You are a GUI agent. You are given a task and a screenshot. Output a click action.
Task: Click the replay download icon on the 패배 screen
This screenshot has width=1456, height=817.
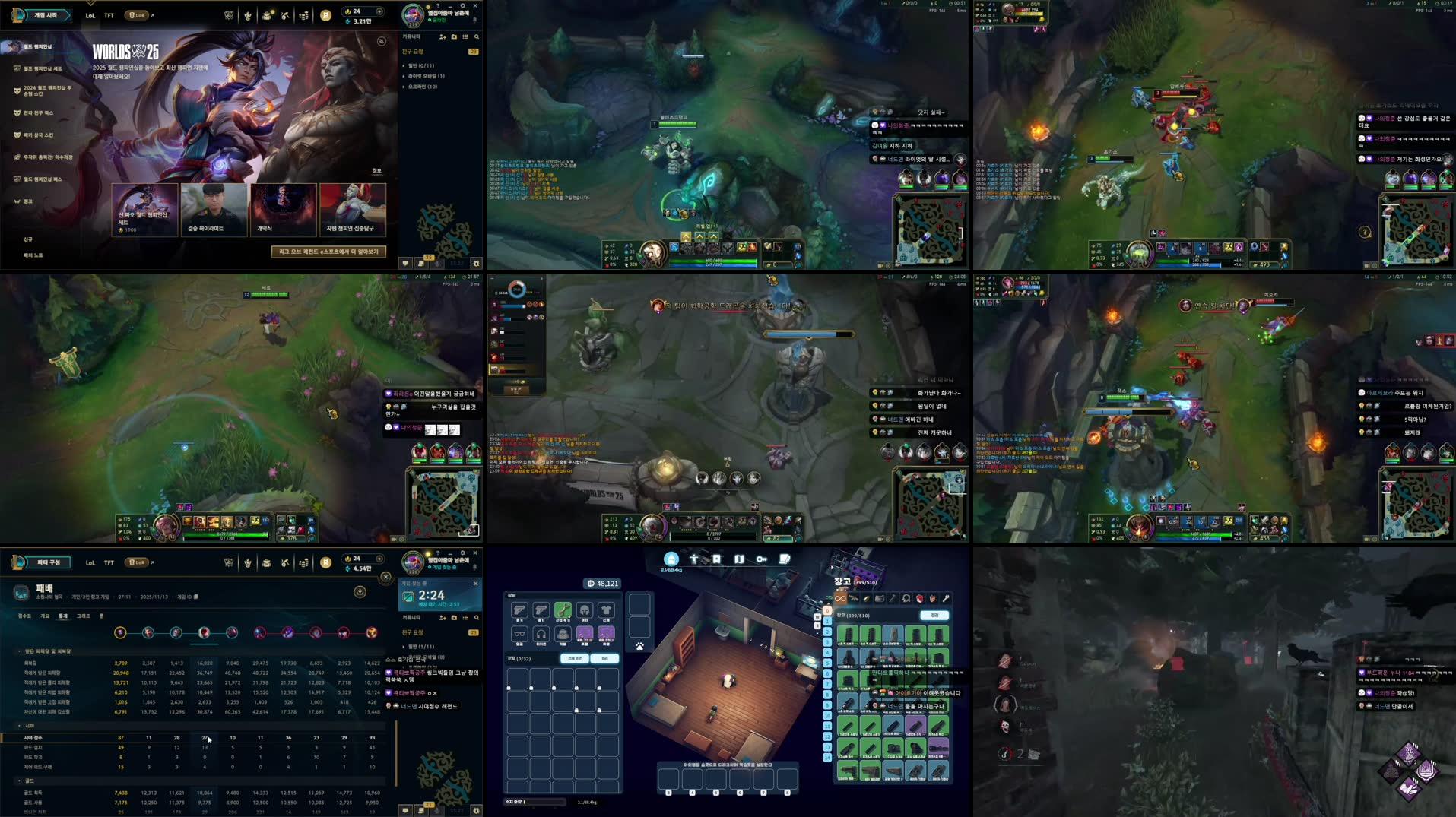359,593
